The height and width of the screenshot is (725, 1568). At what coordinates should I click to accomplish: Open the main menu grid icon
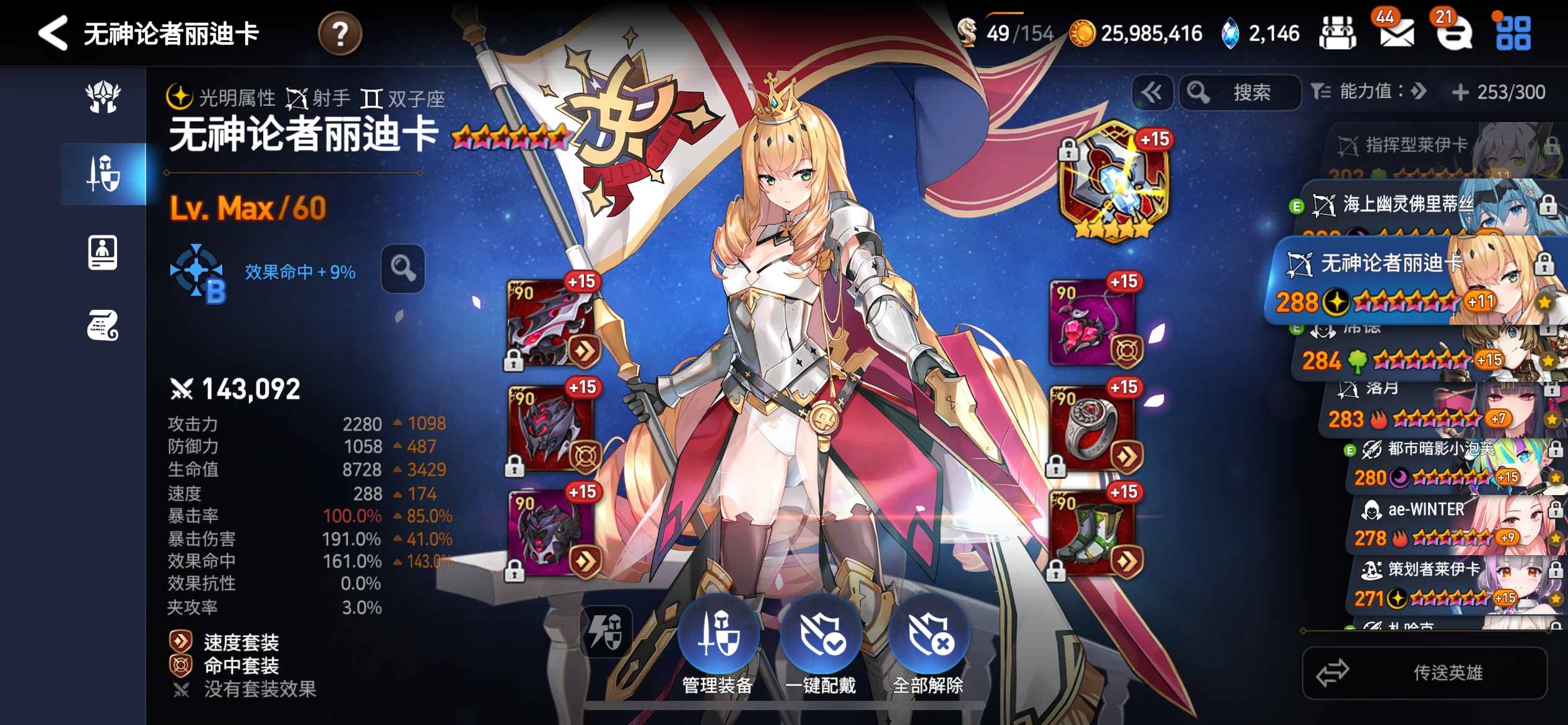[1513, 33]
